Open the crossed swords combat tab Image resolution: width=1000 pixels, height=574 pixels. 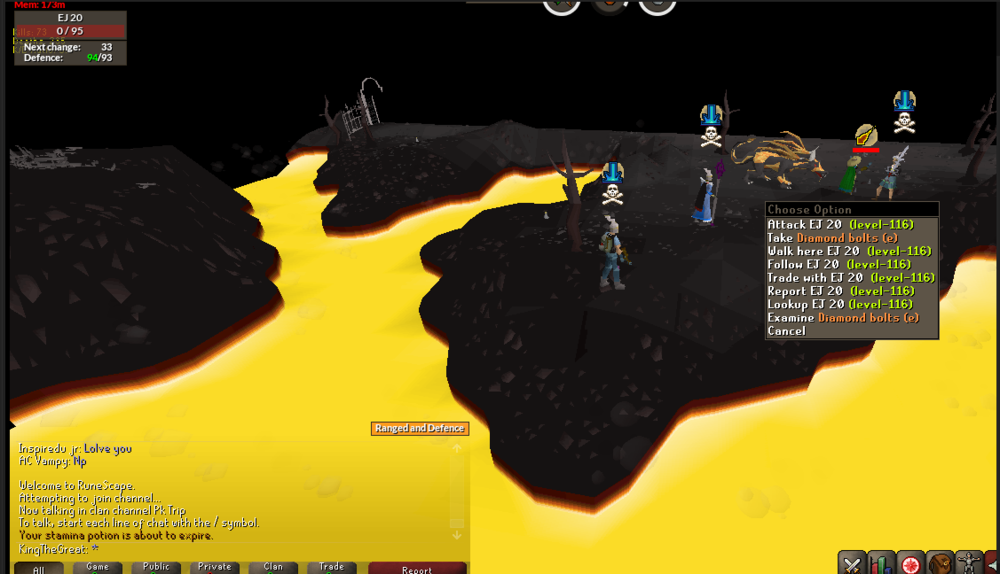click(852, 562)
